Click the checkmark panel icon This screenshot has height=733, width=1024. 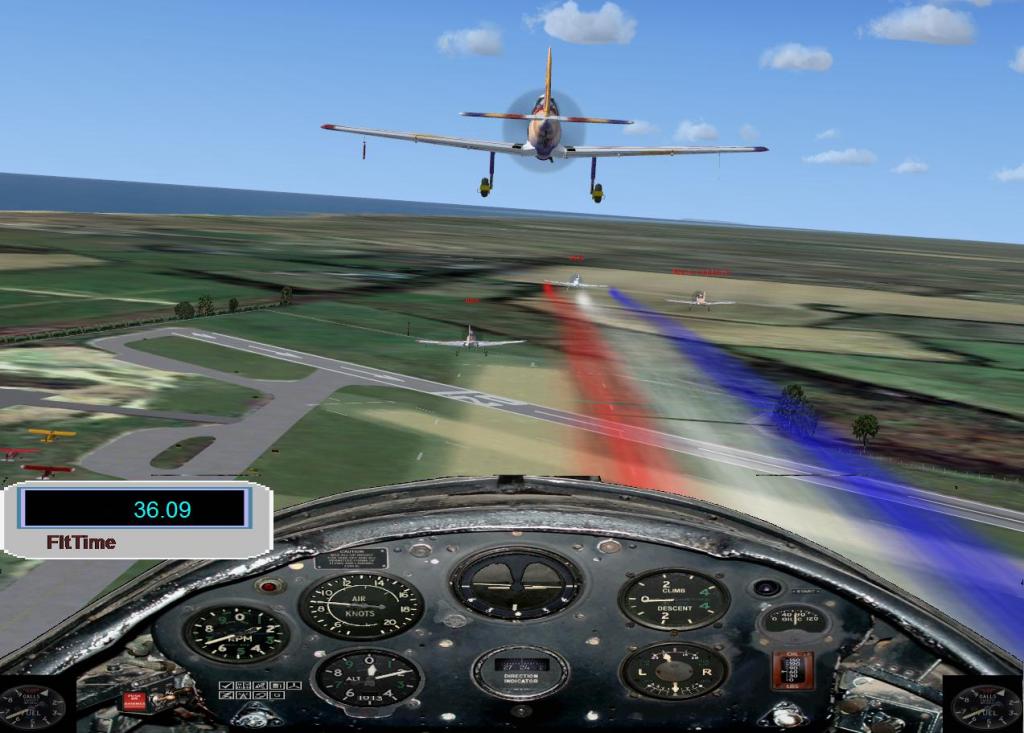point(226,685)
